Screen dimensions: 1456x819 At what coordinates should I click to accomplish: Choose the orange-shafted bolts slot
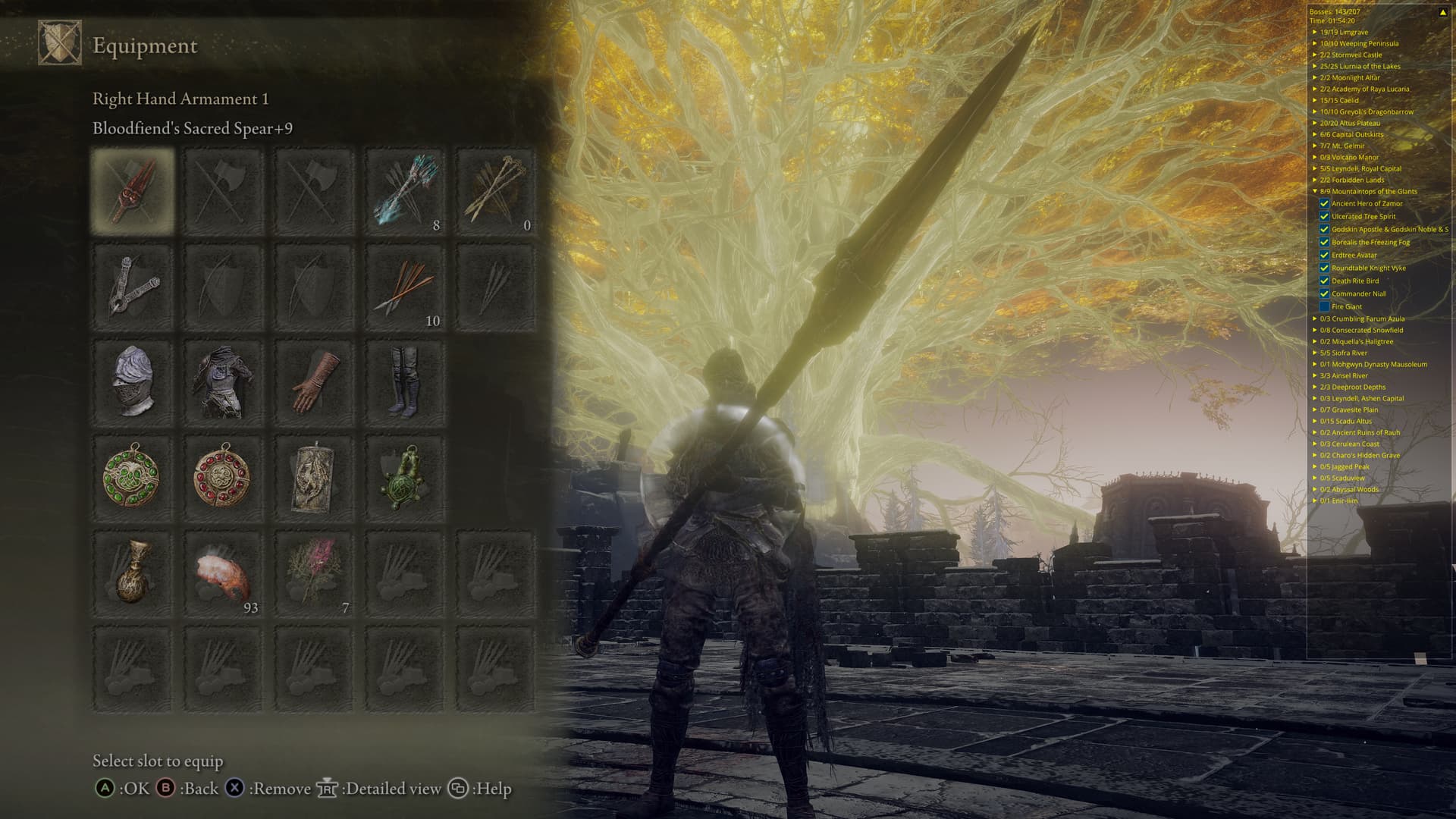pos(405,286)
